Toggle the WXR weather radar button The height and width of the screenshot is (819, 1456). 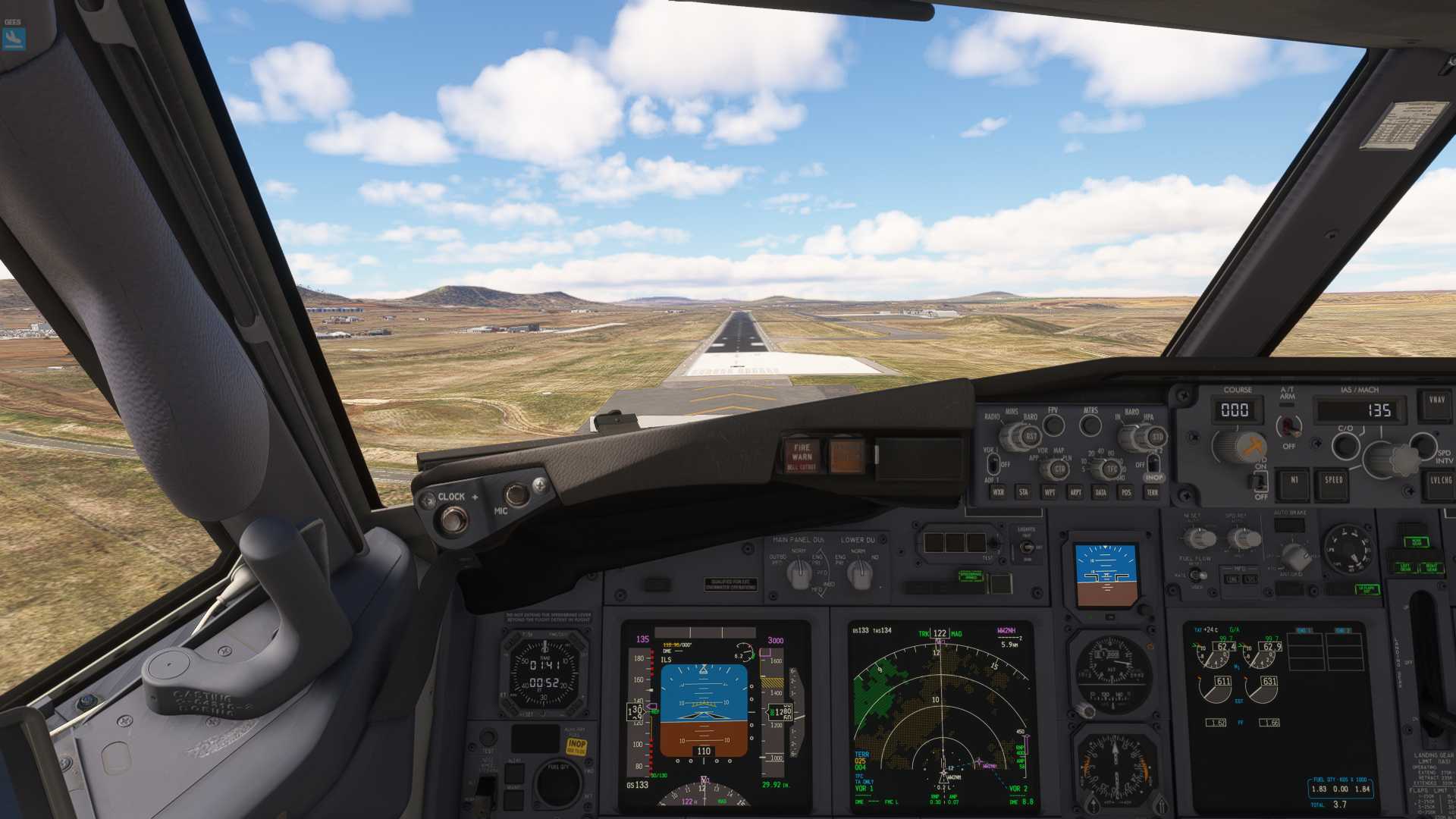998,492
